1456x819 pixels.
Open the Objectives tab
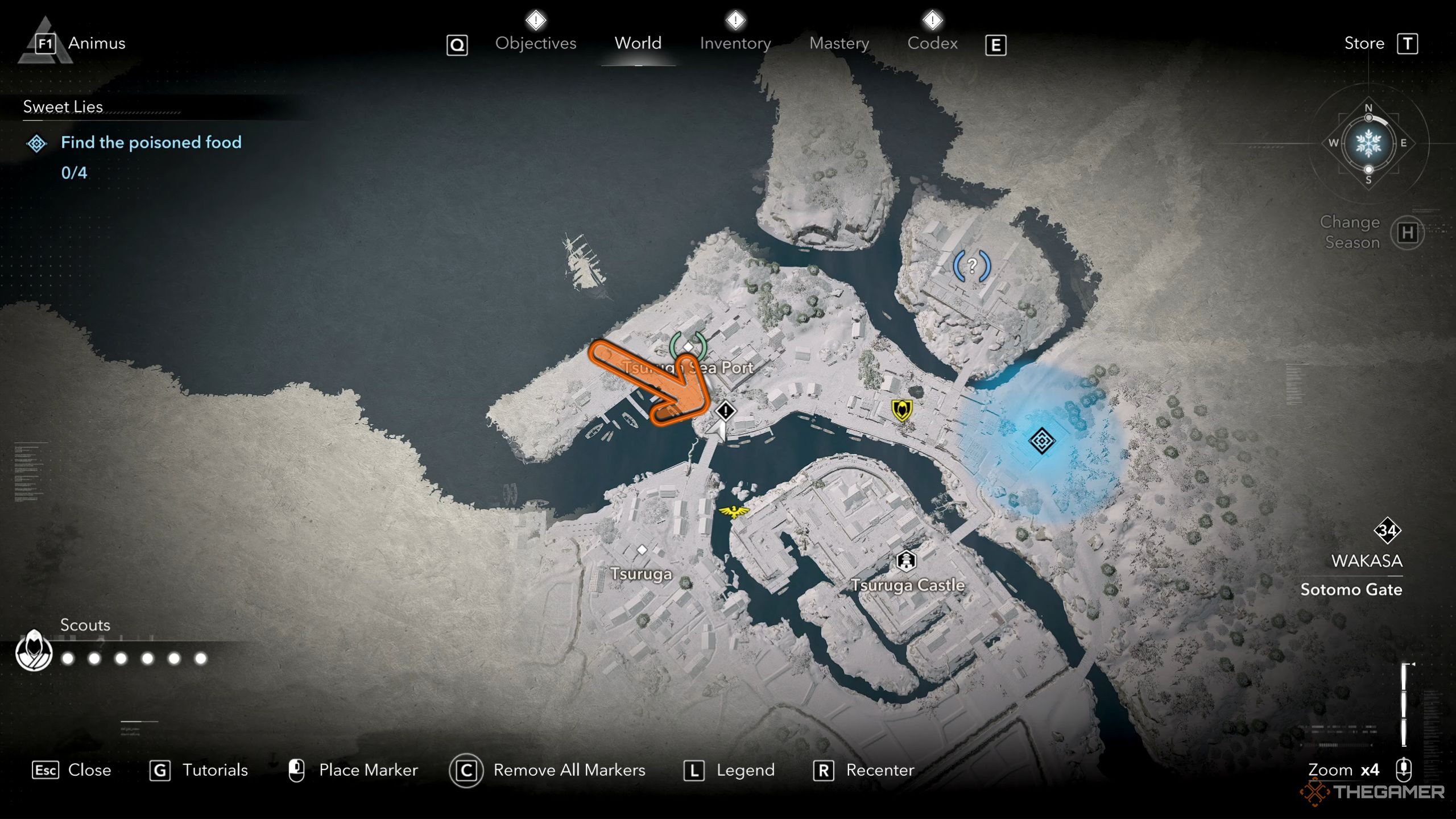tap(535, 43)
